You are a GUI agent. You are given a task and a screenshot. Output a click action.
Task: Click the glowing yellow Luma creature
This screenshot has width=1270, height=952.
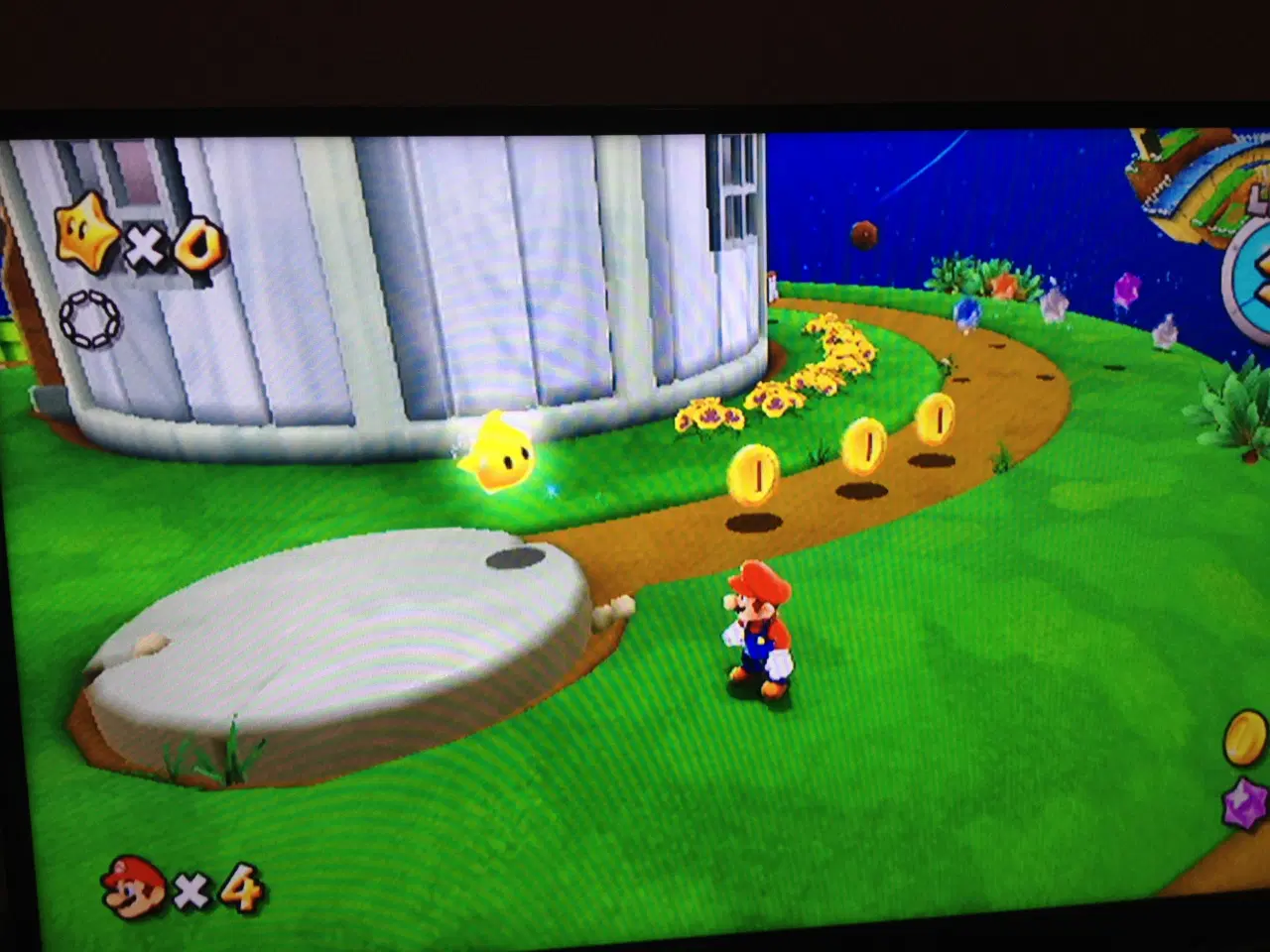pos(501,456)
